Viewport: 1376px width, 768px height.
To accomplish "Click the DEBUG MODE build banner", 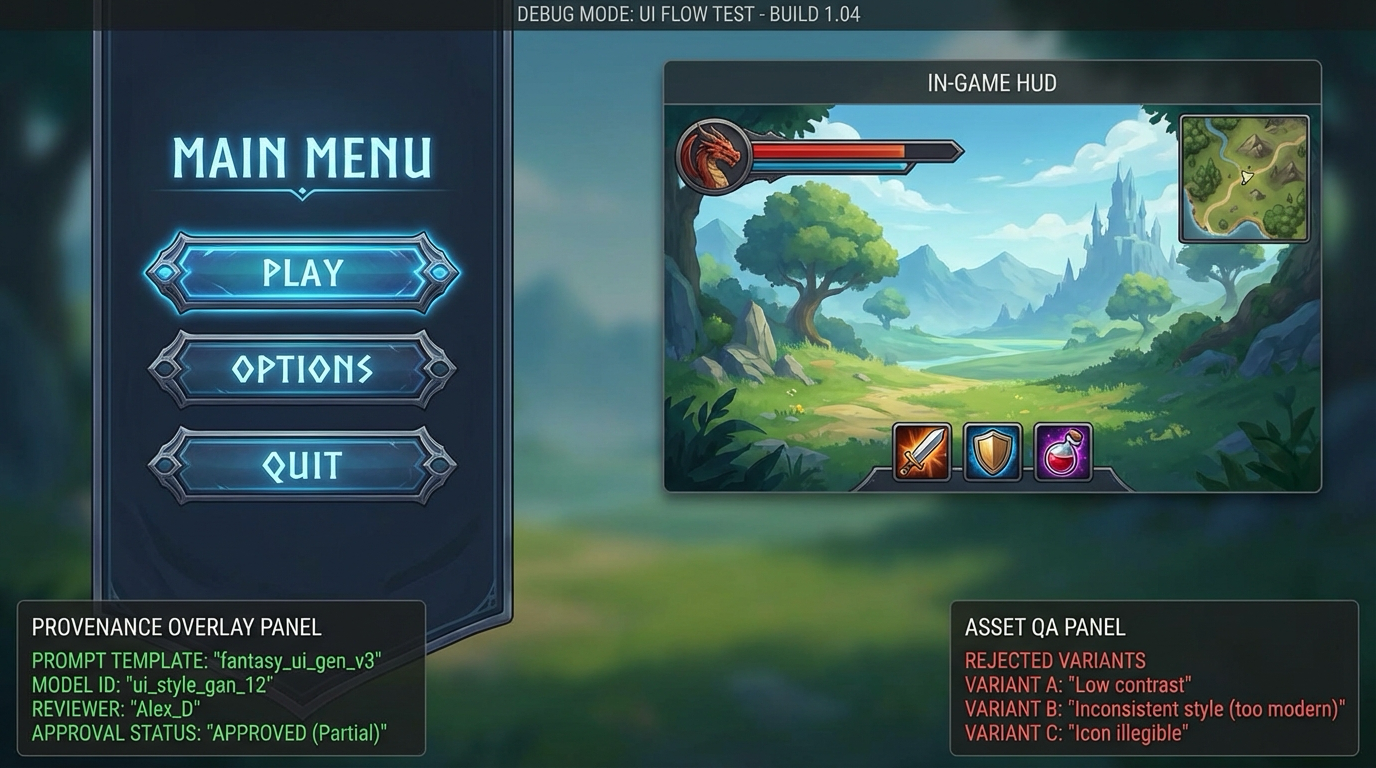I will (688, 14).
